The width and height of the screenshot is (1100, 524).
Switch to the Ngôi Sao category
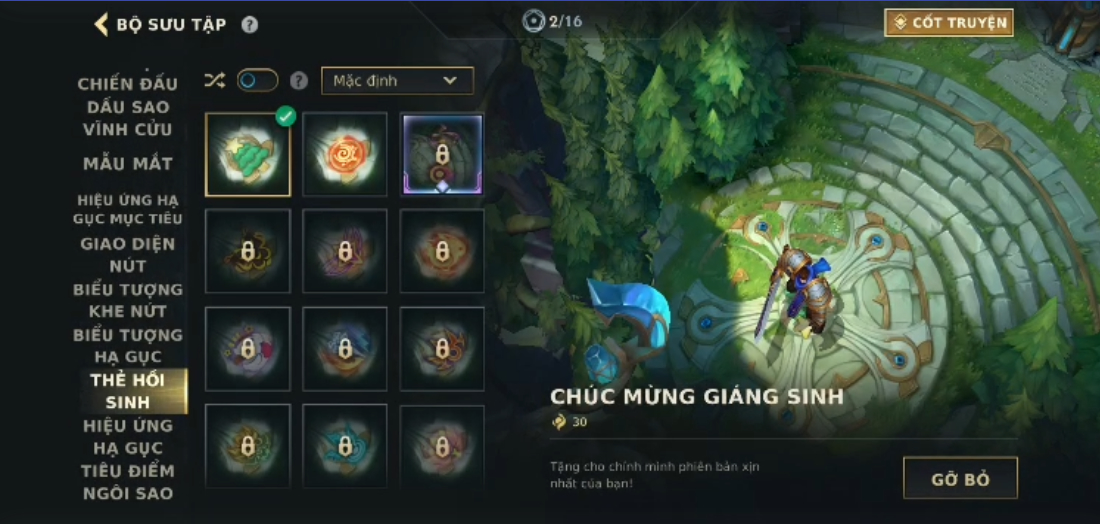128,493
